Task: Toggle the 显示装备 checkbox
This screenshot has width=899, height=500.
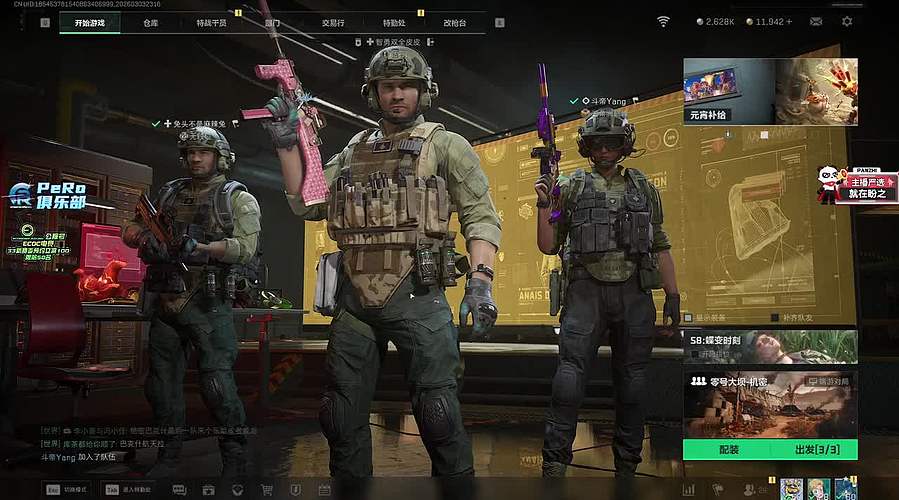Action: tap(688, 318)
